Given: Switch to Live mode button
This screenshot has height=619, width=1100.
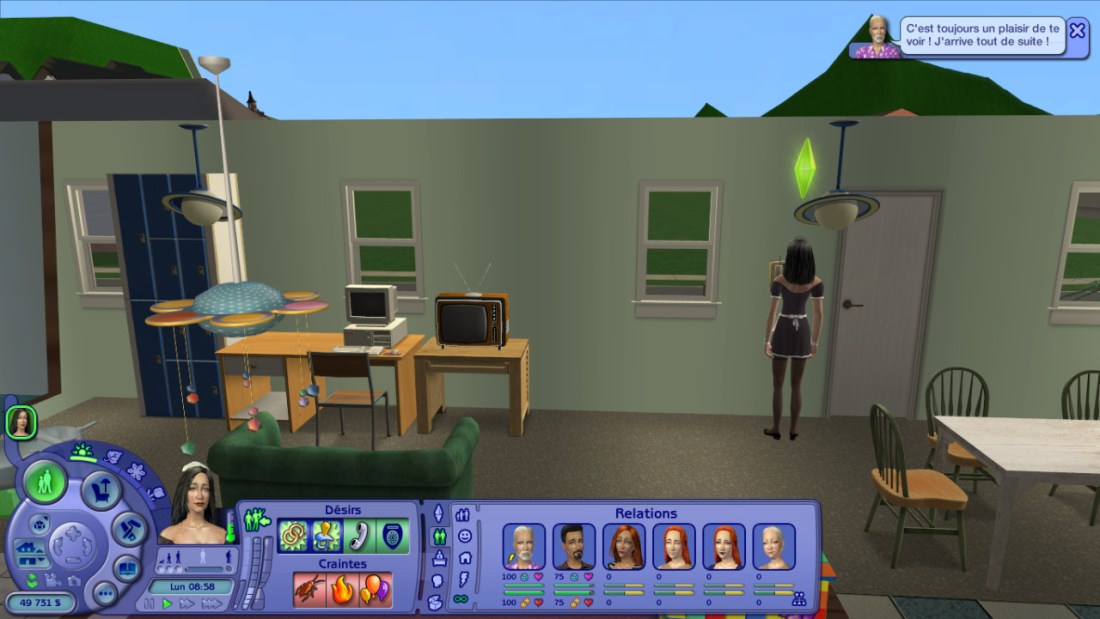Looking at the screenshot, I should coord(45,483).
